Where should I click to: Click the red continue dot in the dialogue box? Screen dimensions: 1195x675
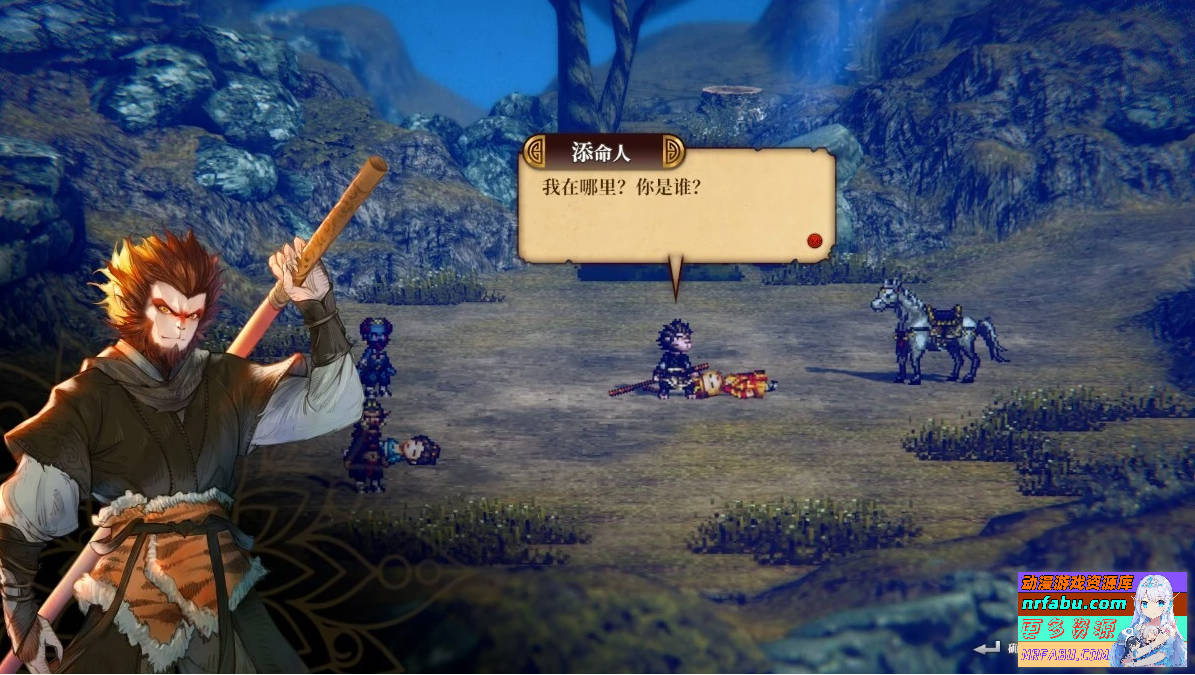pos(814,240)
